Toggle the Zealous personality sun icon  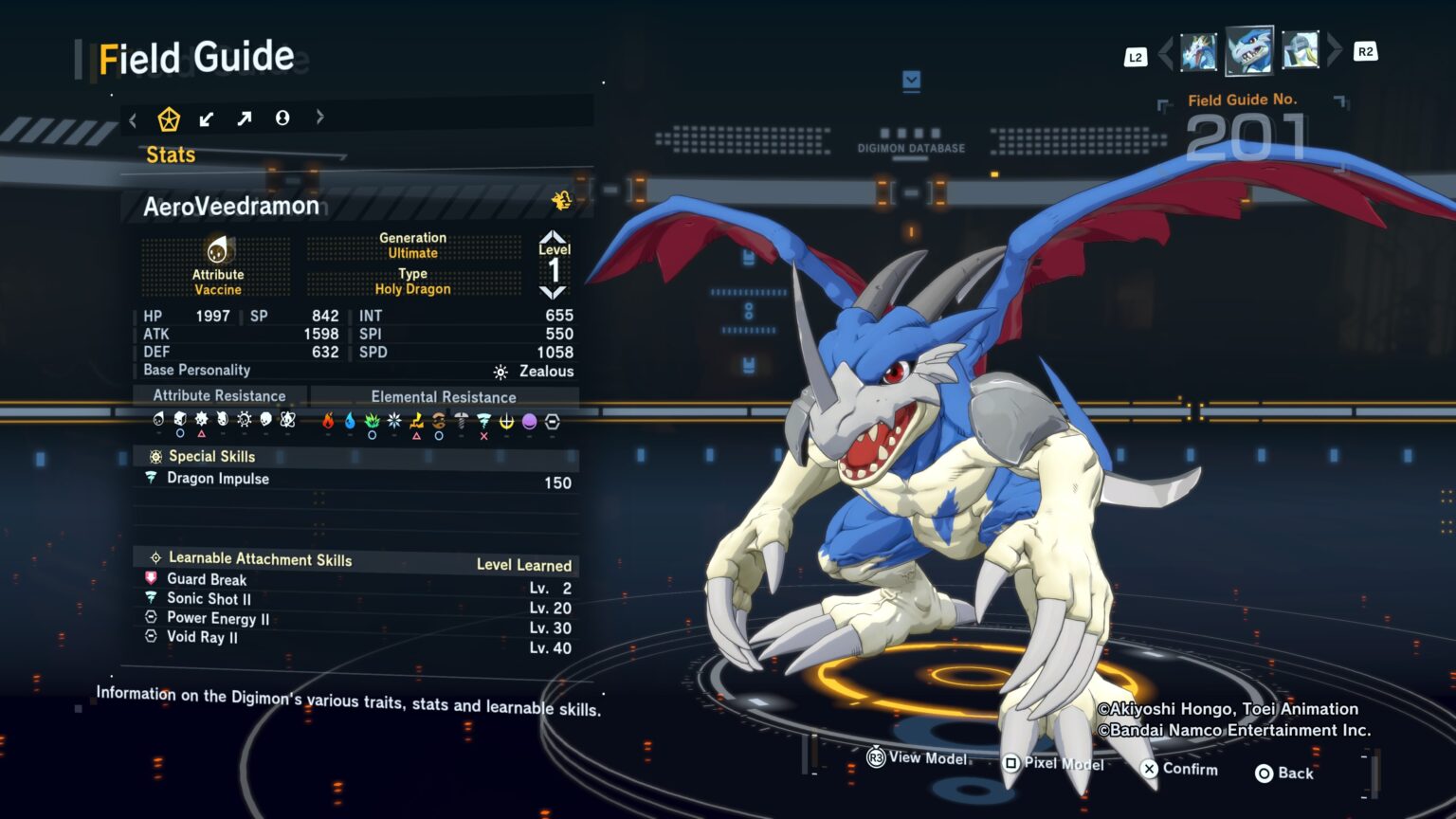point(500,371)
